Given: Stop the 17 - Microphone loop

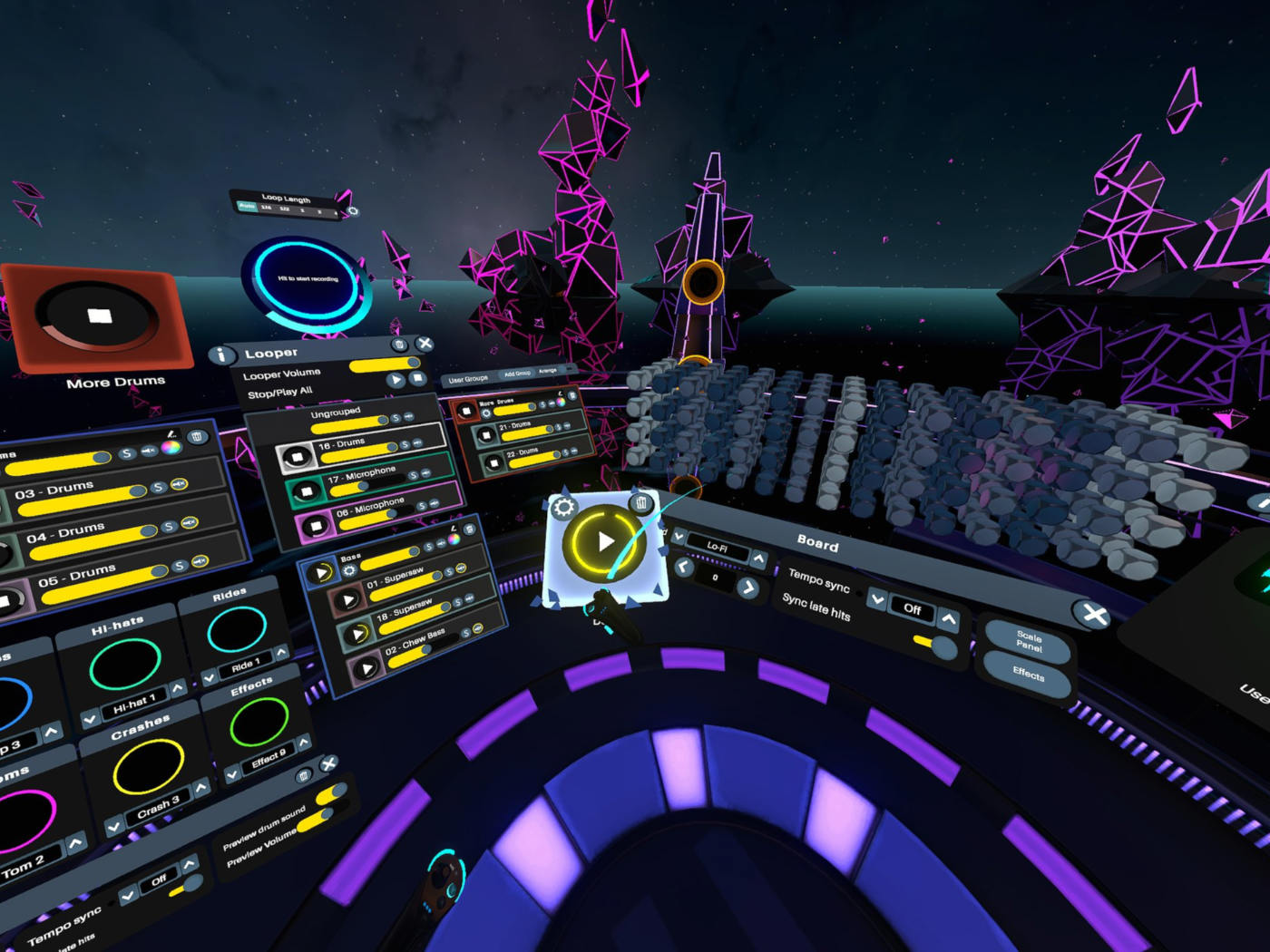Looking at the screenshot, I should point(306,491).
